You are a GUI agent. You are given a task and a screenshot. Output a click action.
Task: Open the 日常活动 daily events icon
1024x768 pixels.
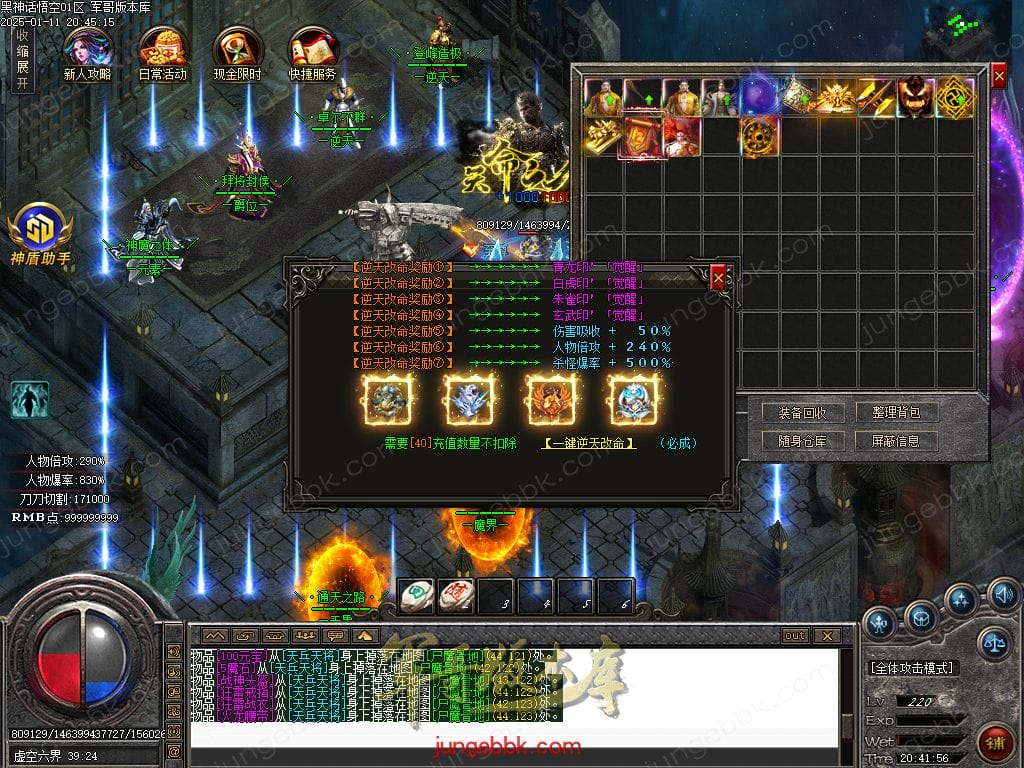click(162, 52)
